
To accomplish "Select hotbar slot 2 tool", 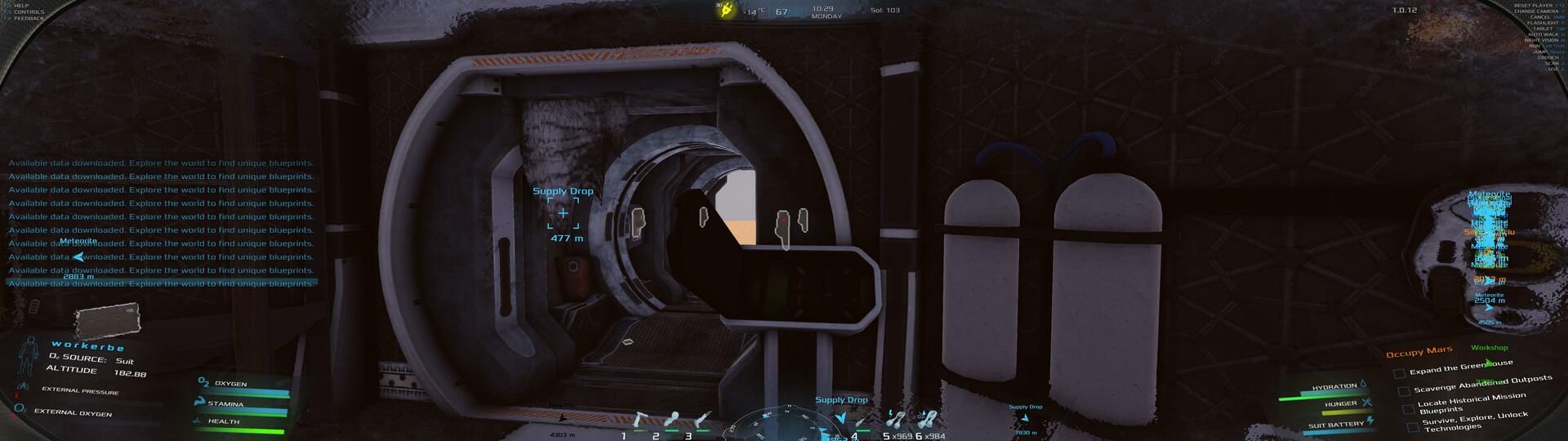I will point(671,421).
